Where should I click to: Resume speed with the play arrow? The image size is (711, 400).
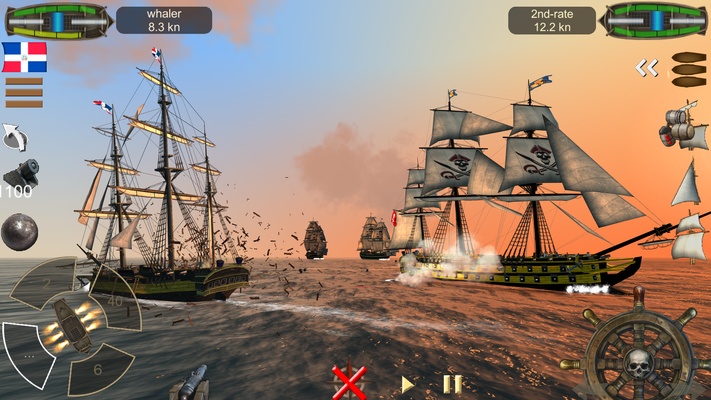(407, 384)
